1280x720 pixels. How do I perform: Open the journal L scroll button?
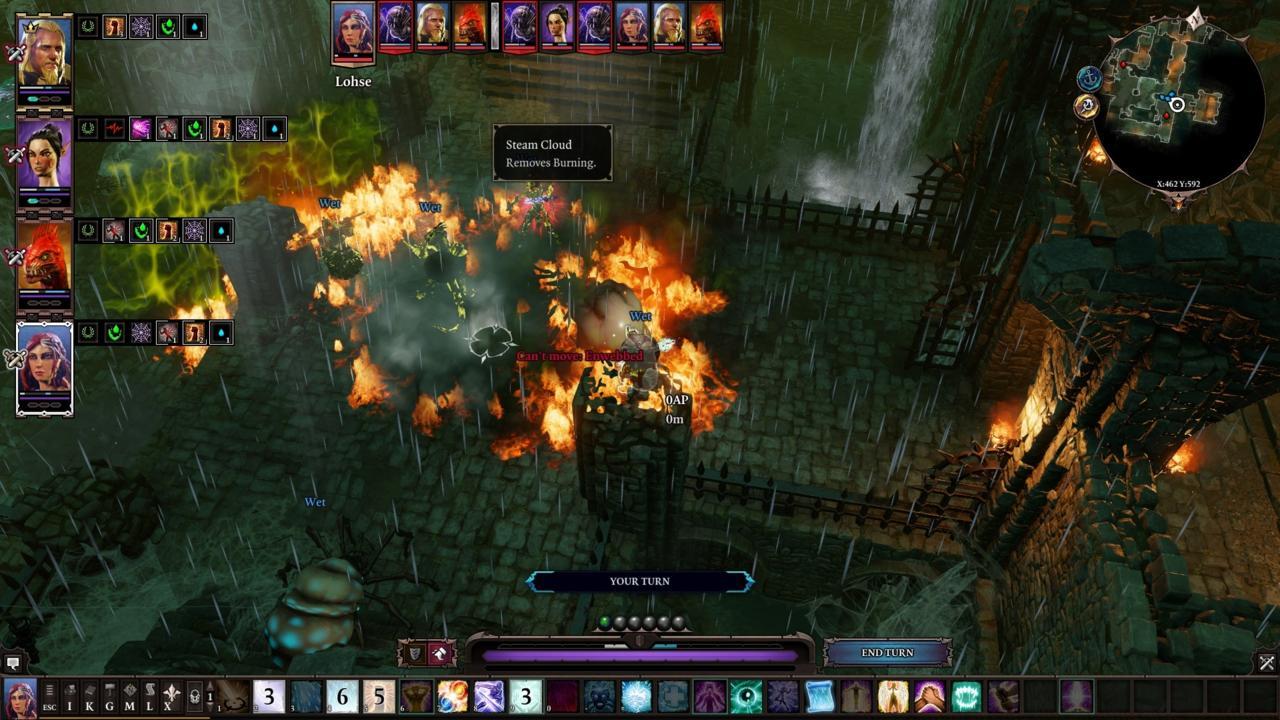click(x=150, y=696)
